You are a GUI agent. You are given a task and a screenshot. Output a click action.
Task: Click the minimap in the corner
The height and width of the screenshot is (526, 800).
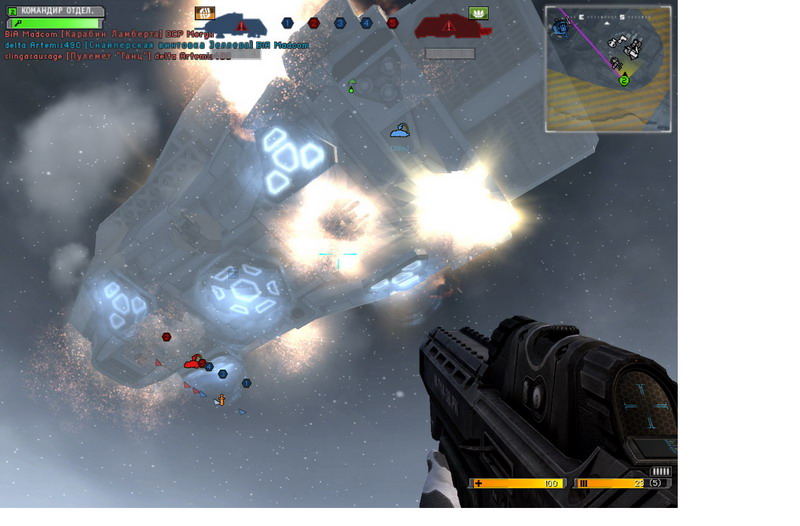pyautogui.click(x=608, y=68)
